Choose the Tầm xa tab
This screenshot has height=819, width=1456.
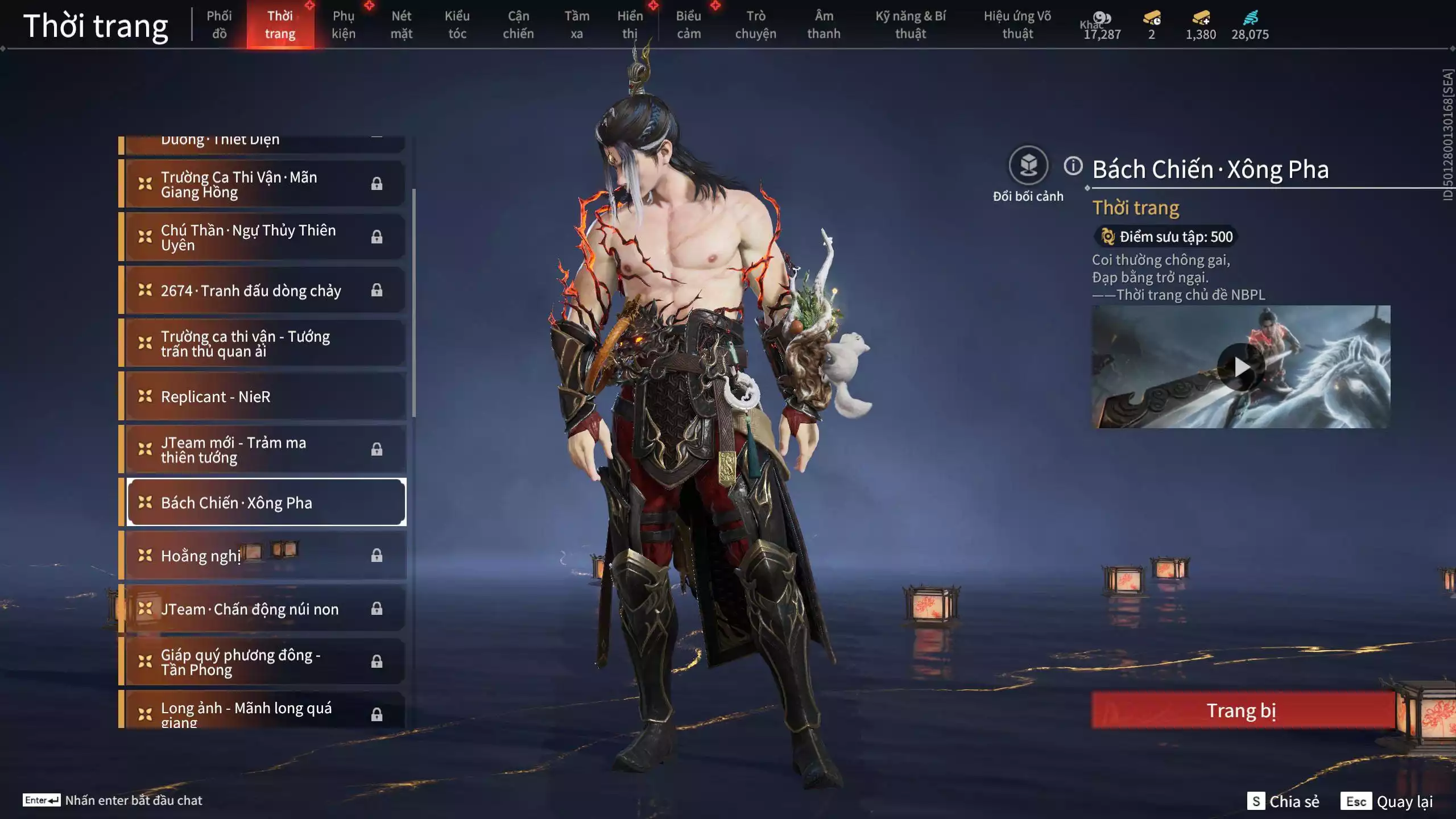click(576, 24)
